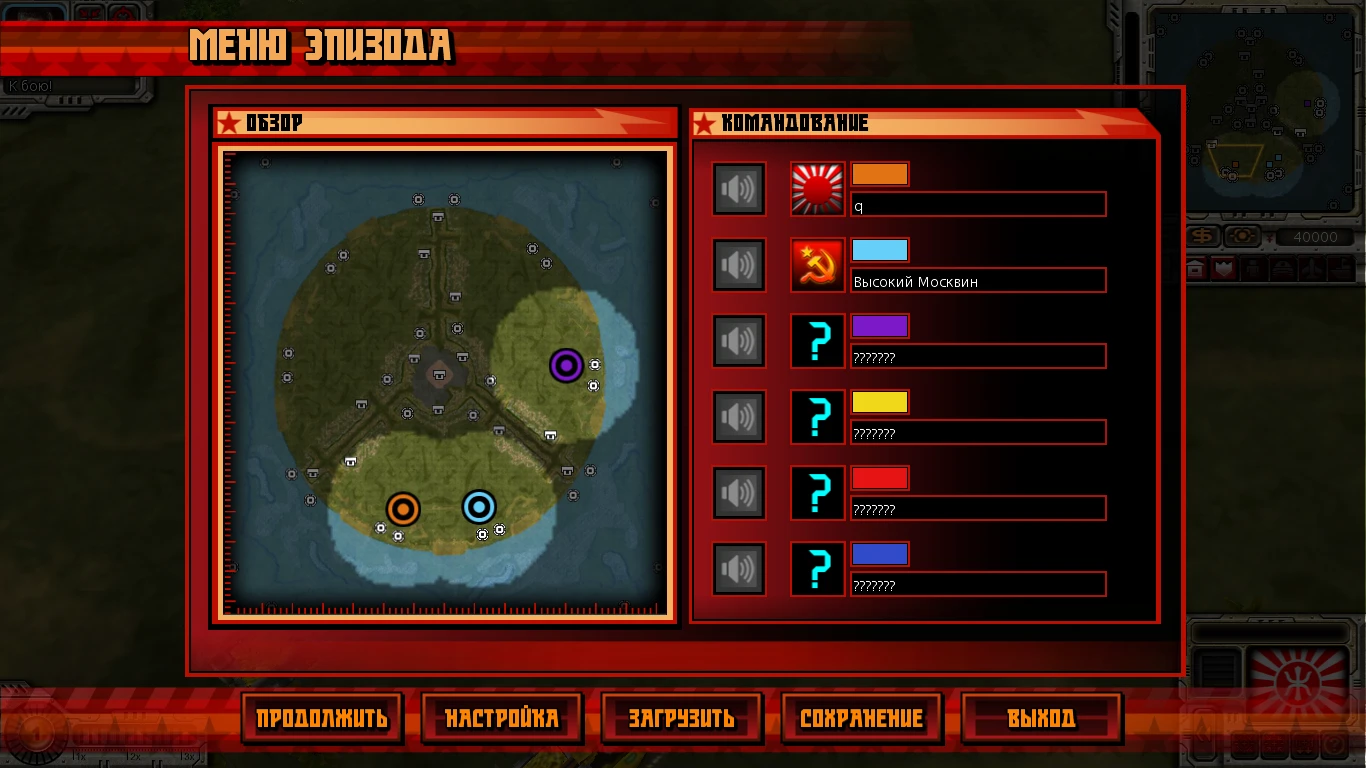Select the Soviet hammer and sickle emblem

tap(817, 264)
